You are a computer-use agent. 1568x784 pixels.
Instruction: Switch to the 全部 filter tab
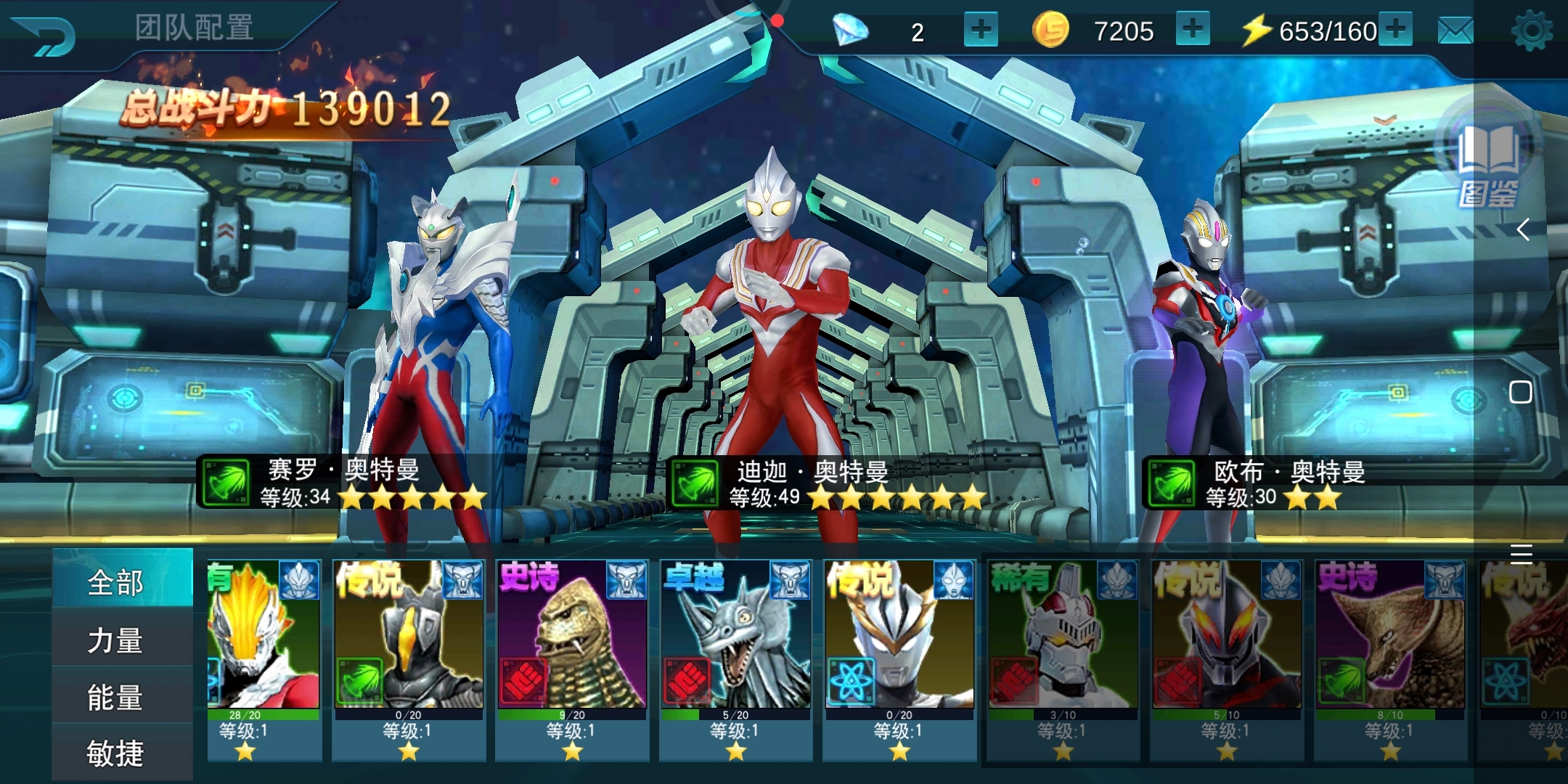coord(116,582)
